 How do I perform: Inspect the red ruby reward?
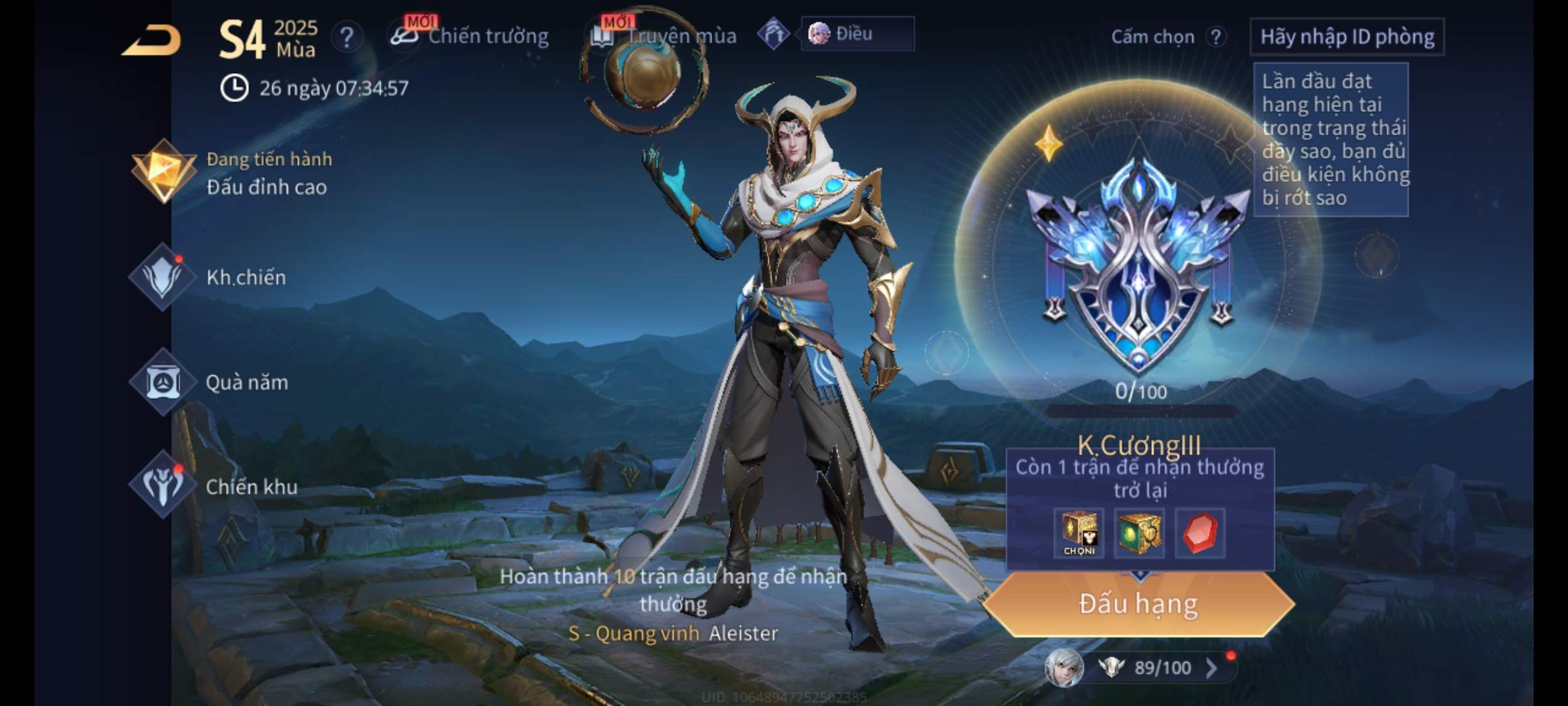tap(1200, 533)
